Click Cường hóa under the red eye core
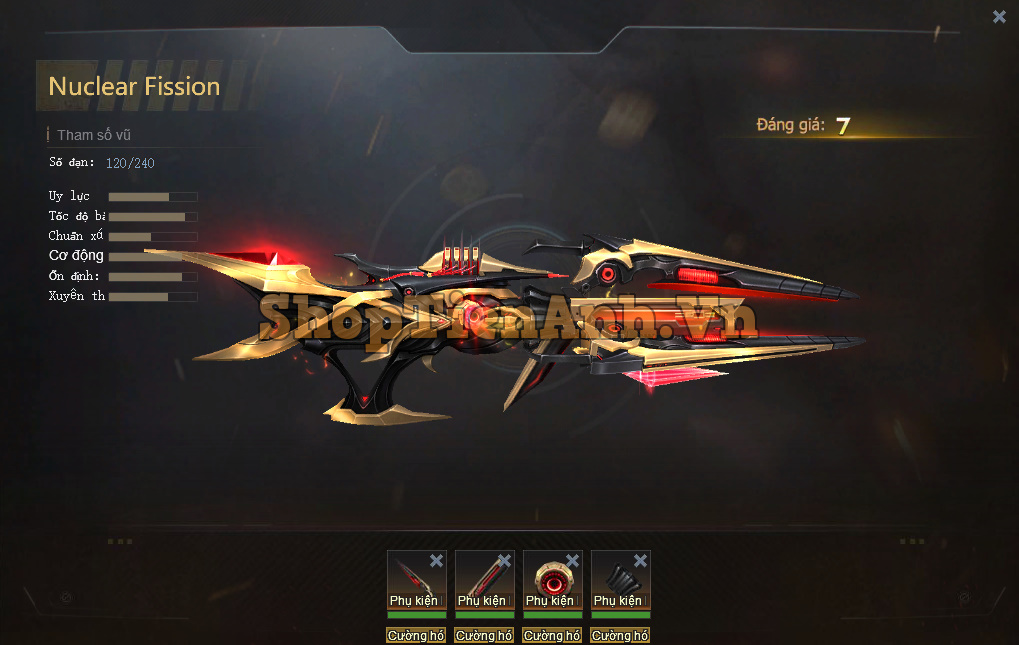 552,635
